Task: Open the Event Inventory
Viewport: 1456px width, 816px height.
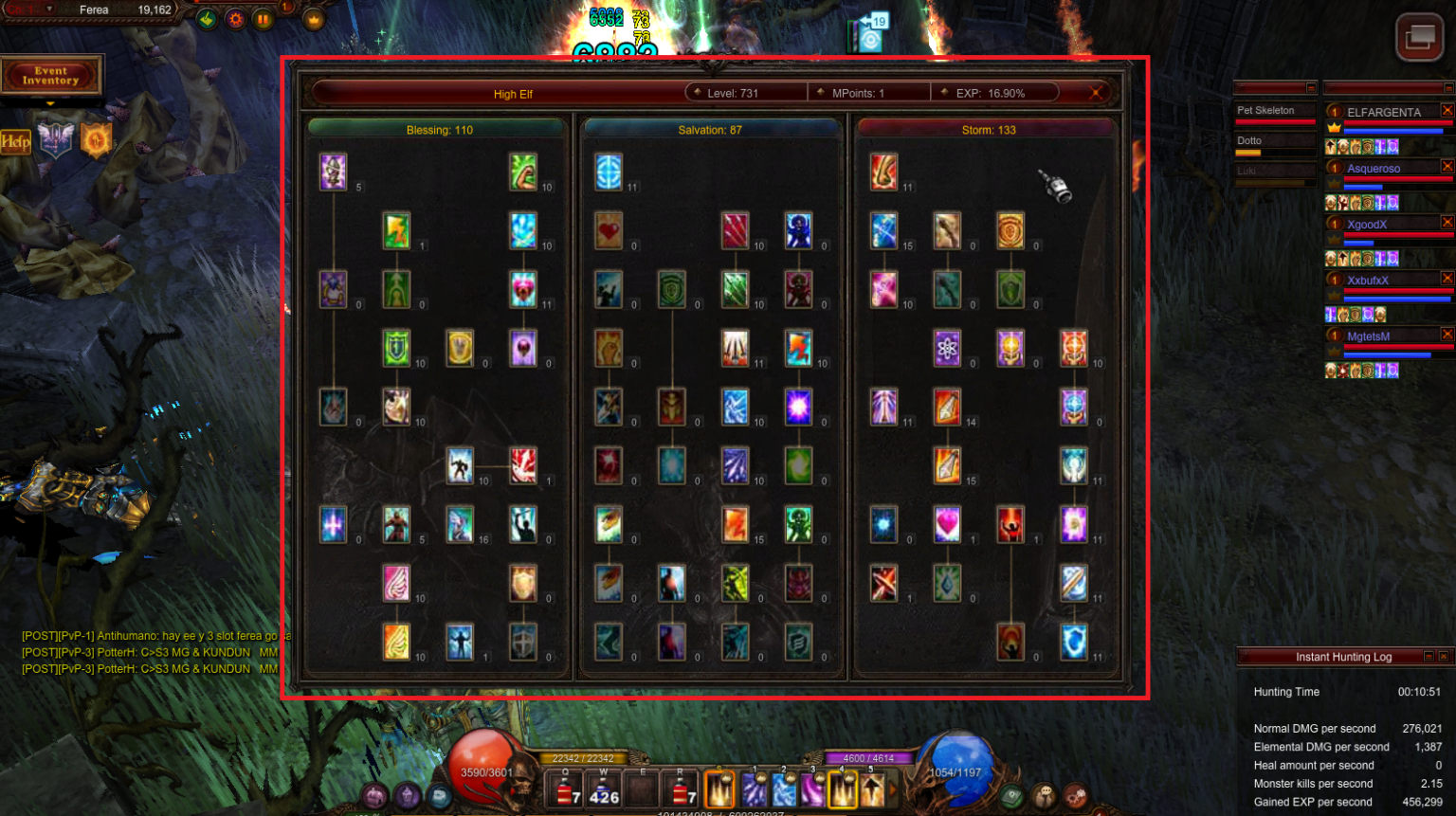Action: [x=51, y=77]
